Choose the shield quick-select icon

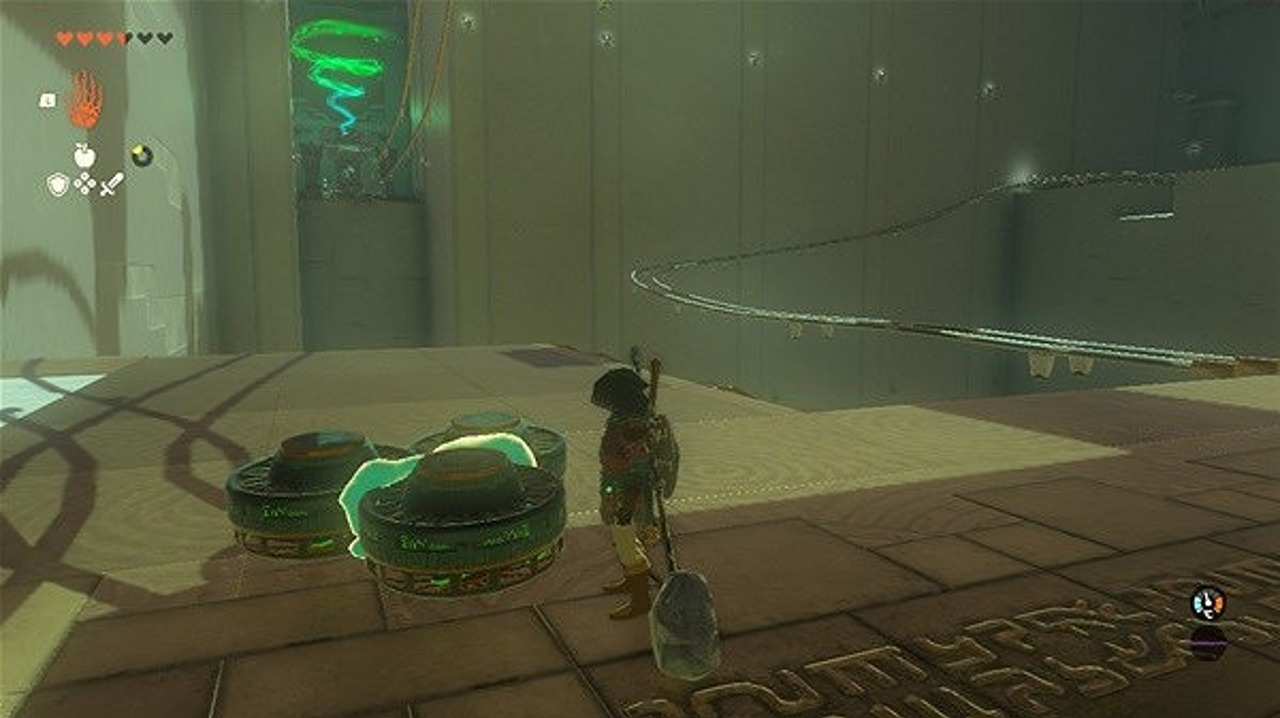58,184
